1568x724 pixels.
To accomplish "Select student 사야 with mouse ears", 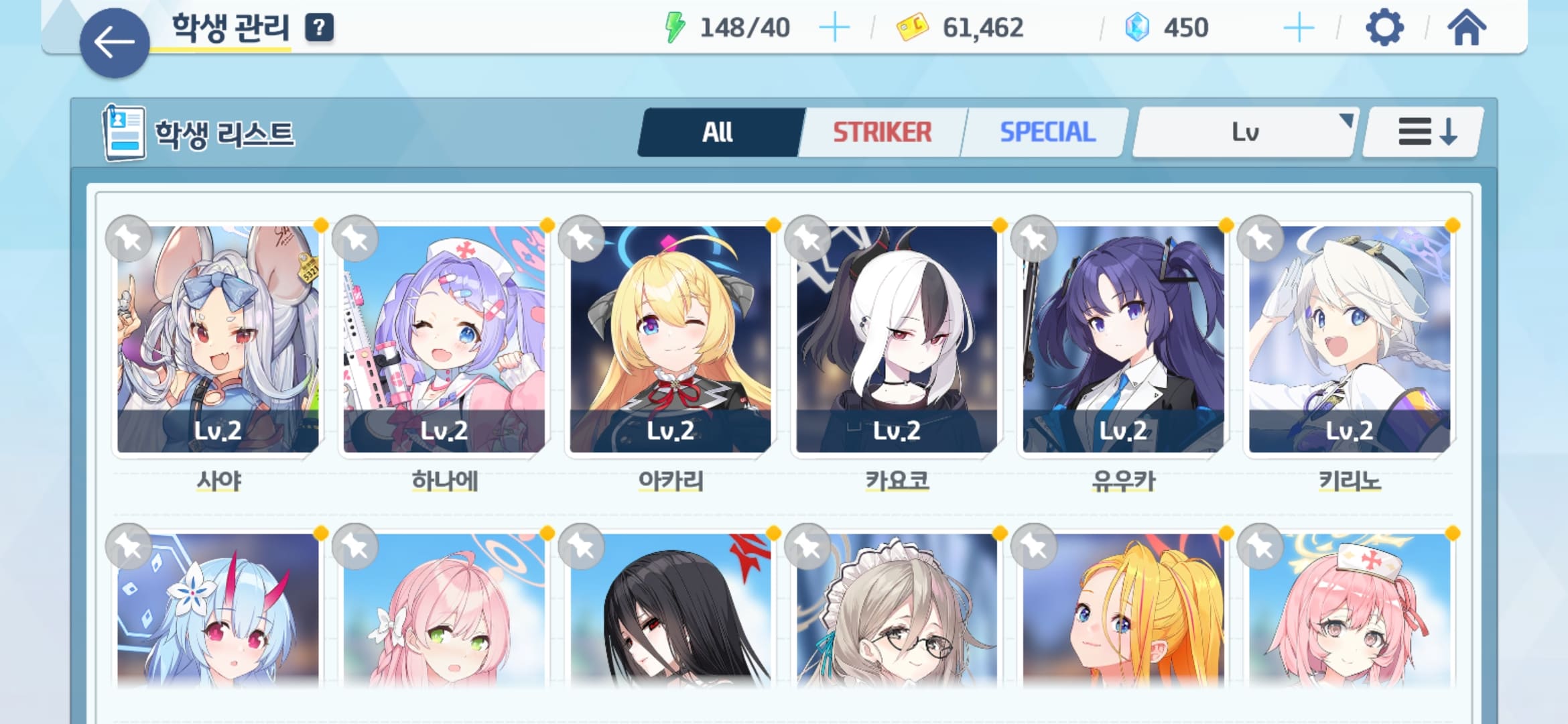I will (218, 339).
